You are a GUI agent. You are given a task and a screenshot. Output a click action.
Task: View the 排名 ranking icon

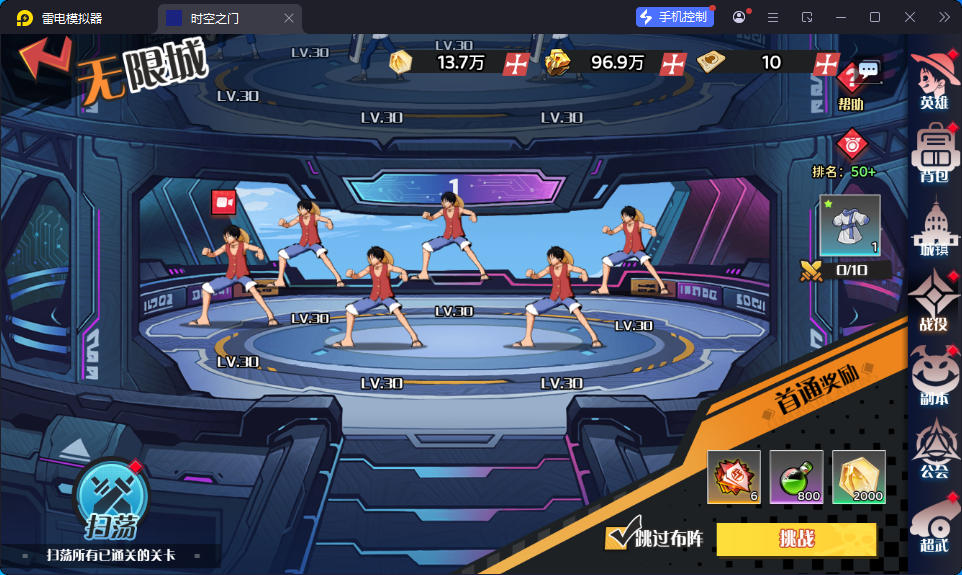[851, 146]
